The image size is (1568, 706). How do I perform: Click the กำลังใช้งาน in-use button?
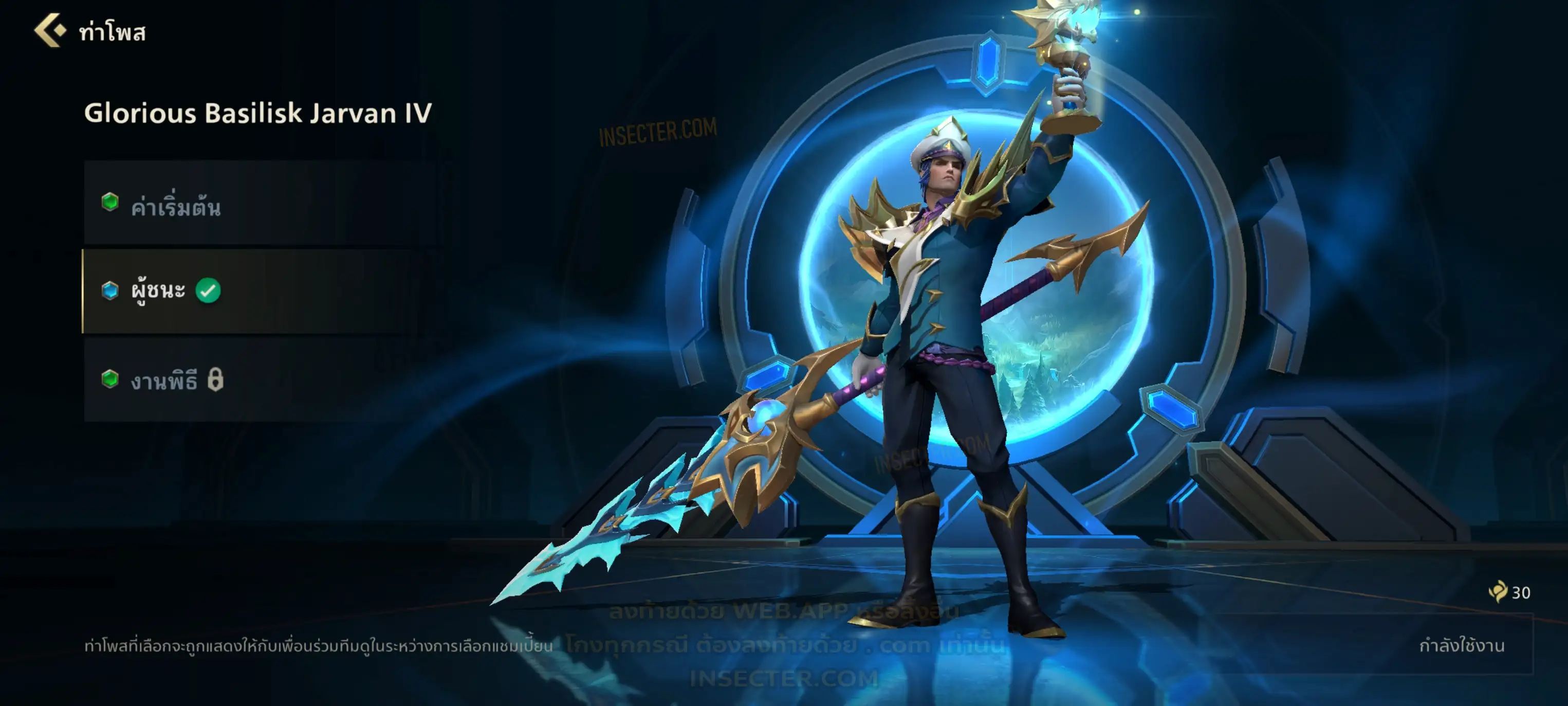(1461, 645)
